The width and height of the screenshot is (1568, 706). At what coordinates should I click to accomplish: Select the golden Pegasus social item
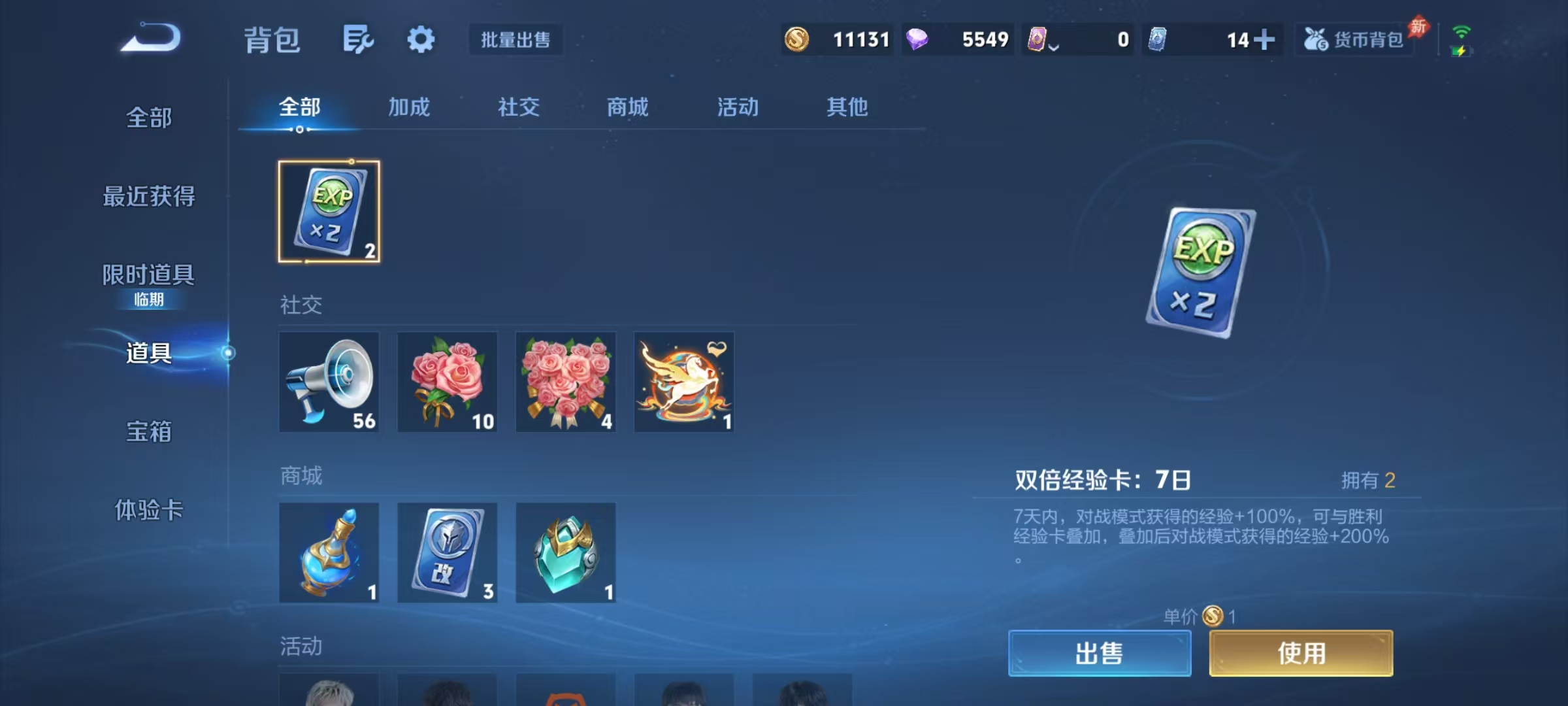tap(683, 382)
